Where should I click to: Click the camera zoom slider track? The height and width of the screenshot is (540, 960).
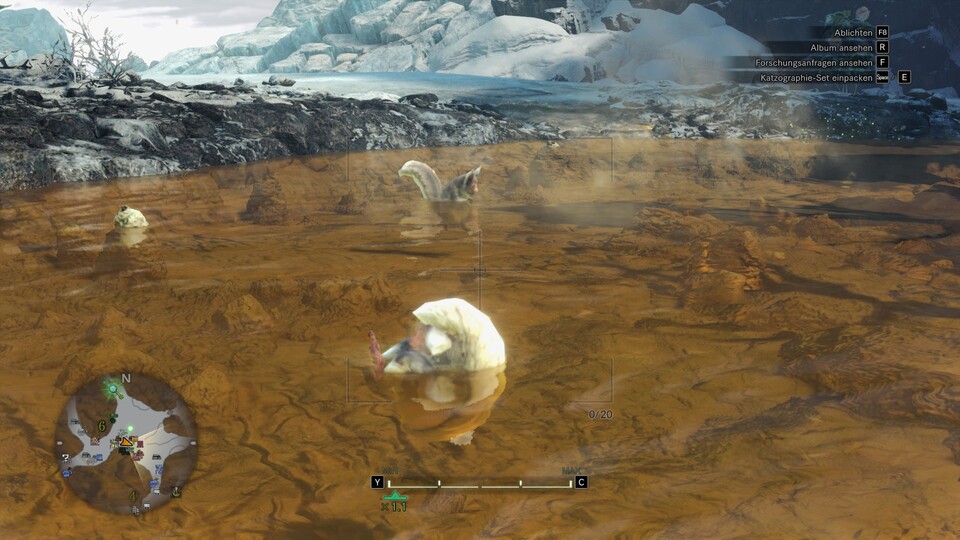480,485
